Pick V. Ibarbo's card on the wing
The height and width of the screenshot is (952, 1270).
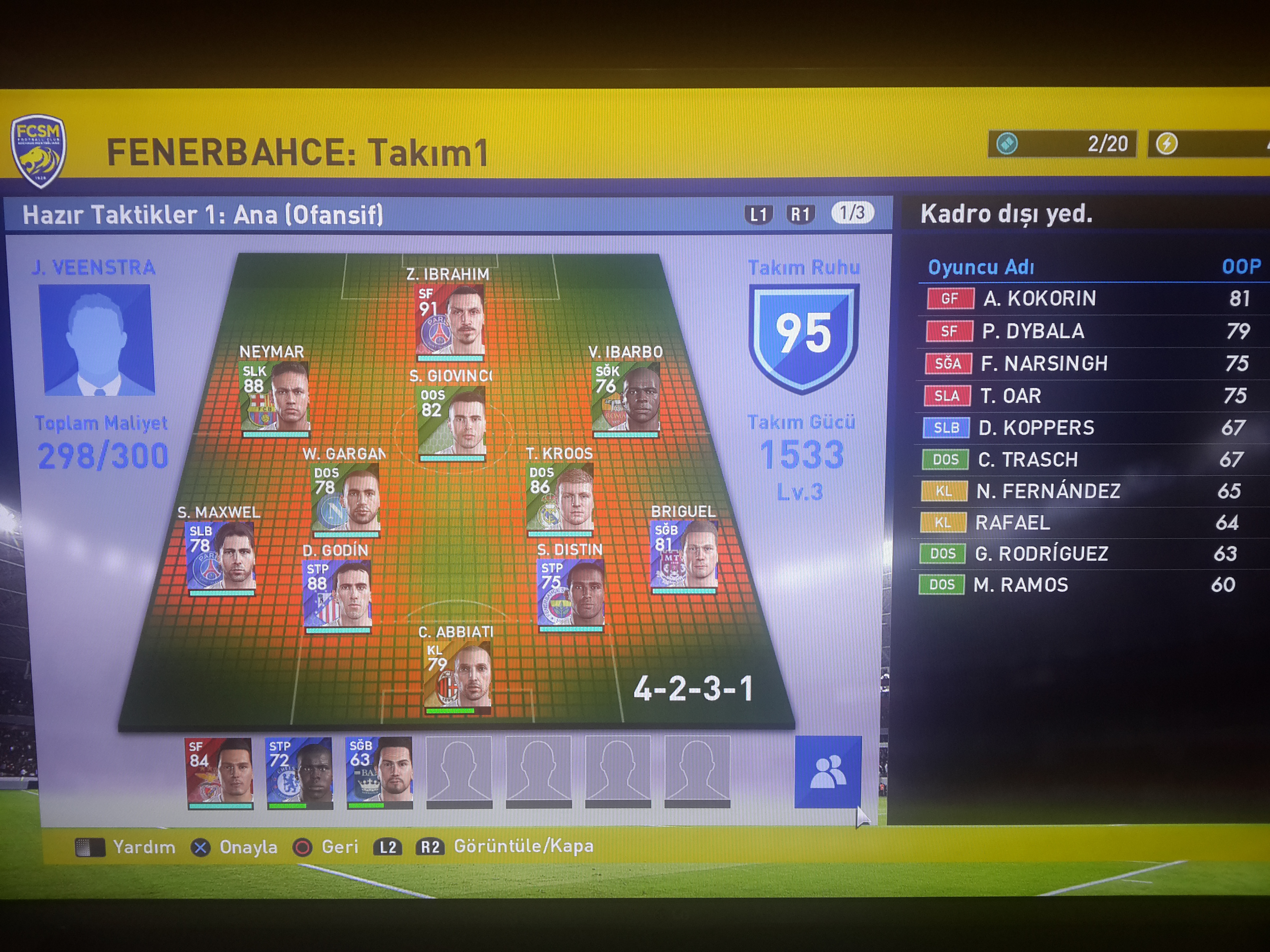626,397
